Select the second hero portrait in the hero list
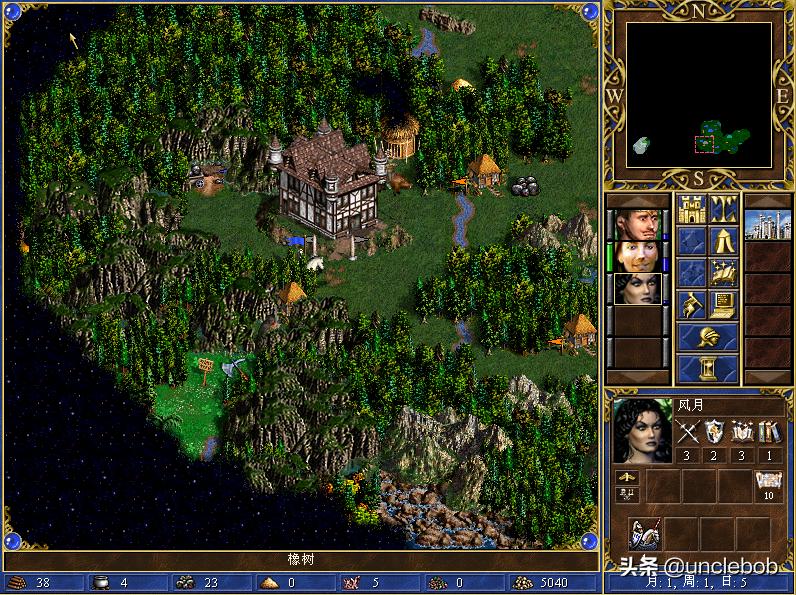 pyautogui.click(x=636, y=256)
